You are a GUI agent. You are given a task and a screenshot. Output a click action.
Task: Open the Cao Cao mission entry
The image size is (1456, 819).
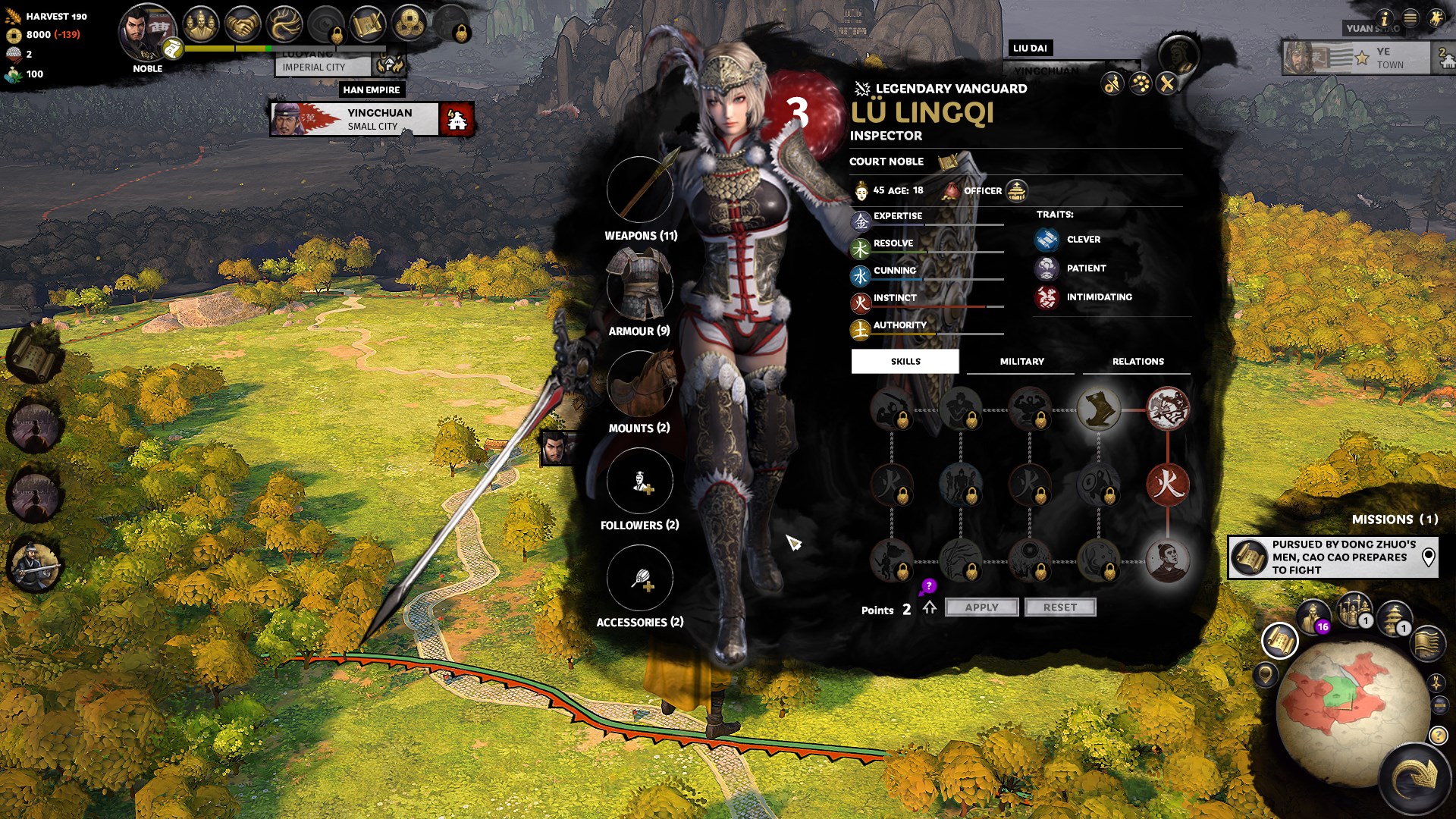tap(1332, 557)
